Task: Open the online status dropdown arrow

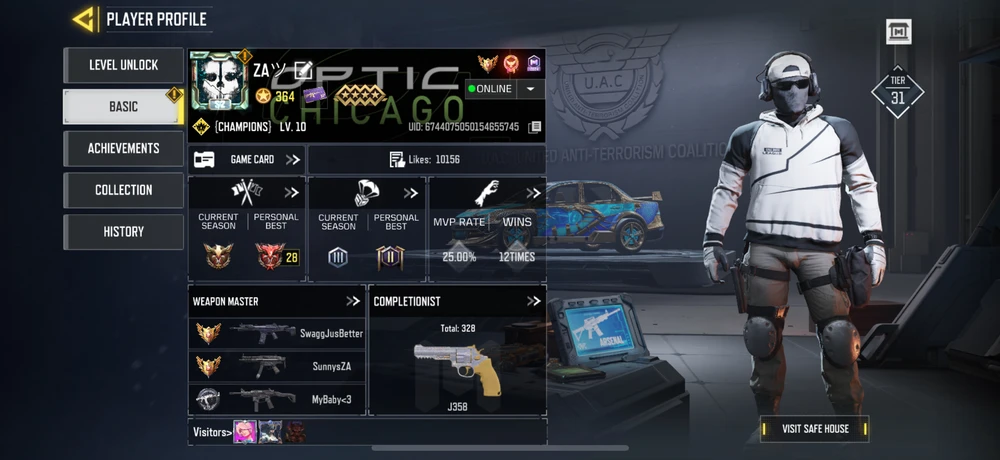Action: point(530,89)
